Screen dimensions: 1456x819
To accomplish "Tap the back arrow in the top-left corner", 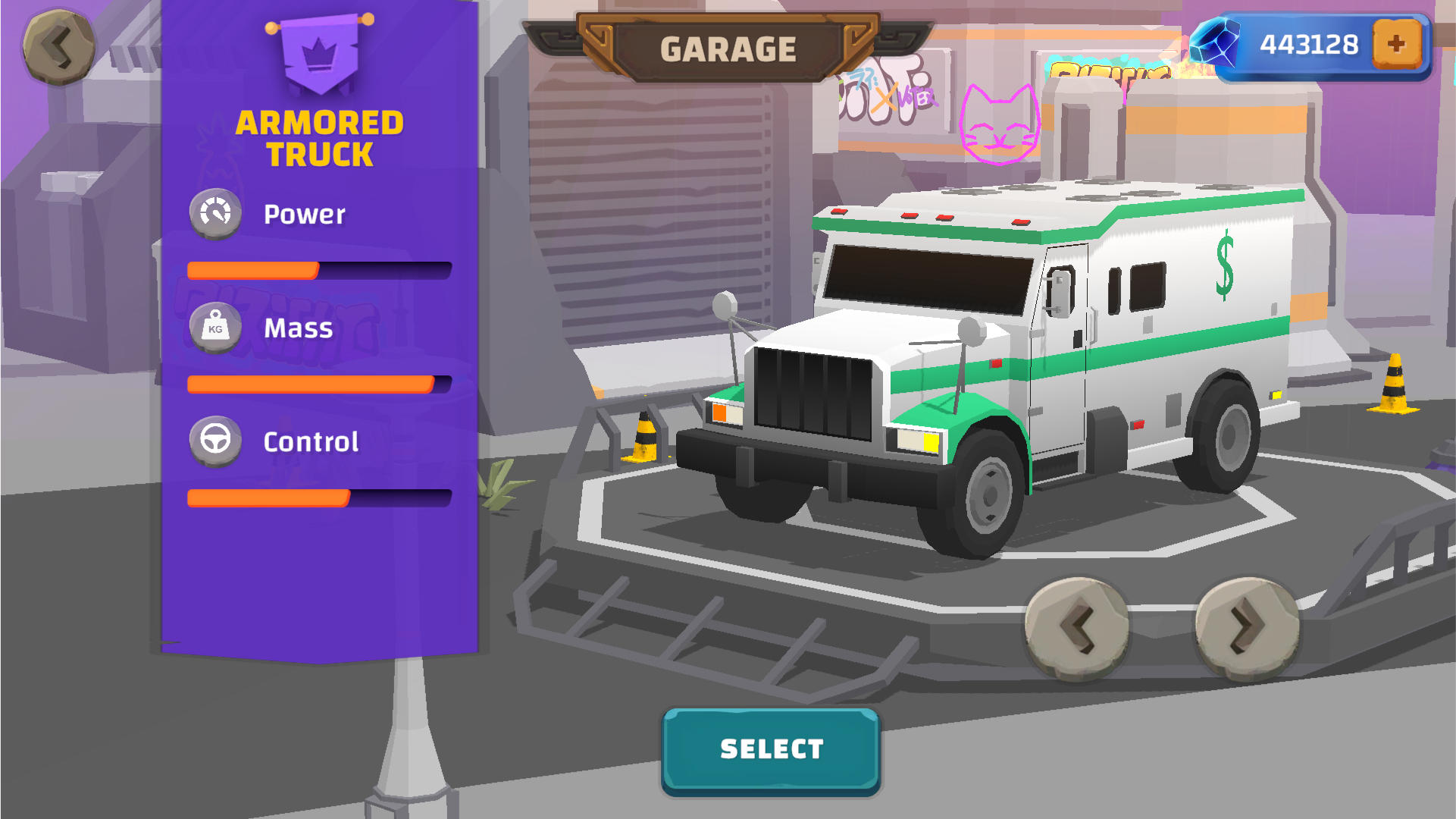I will point(59,47).
